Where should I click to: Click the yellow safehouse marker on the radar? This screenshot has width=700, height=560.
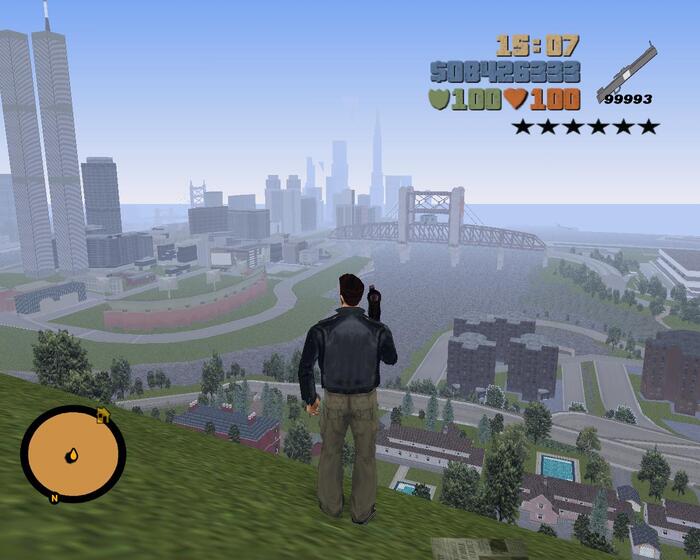coord(102,415)
